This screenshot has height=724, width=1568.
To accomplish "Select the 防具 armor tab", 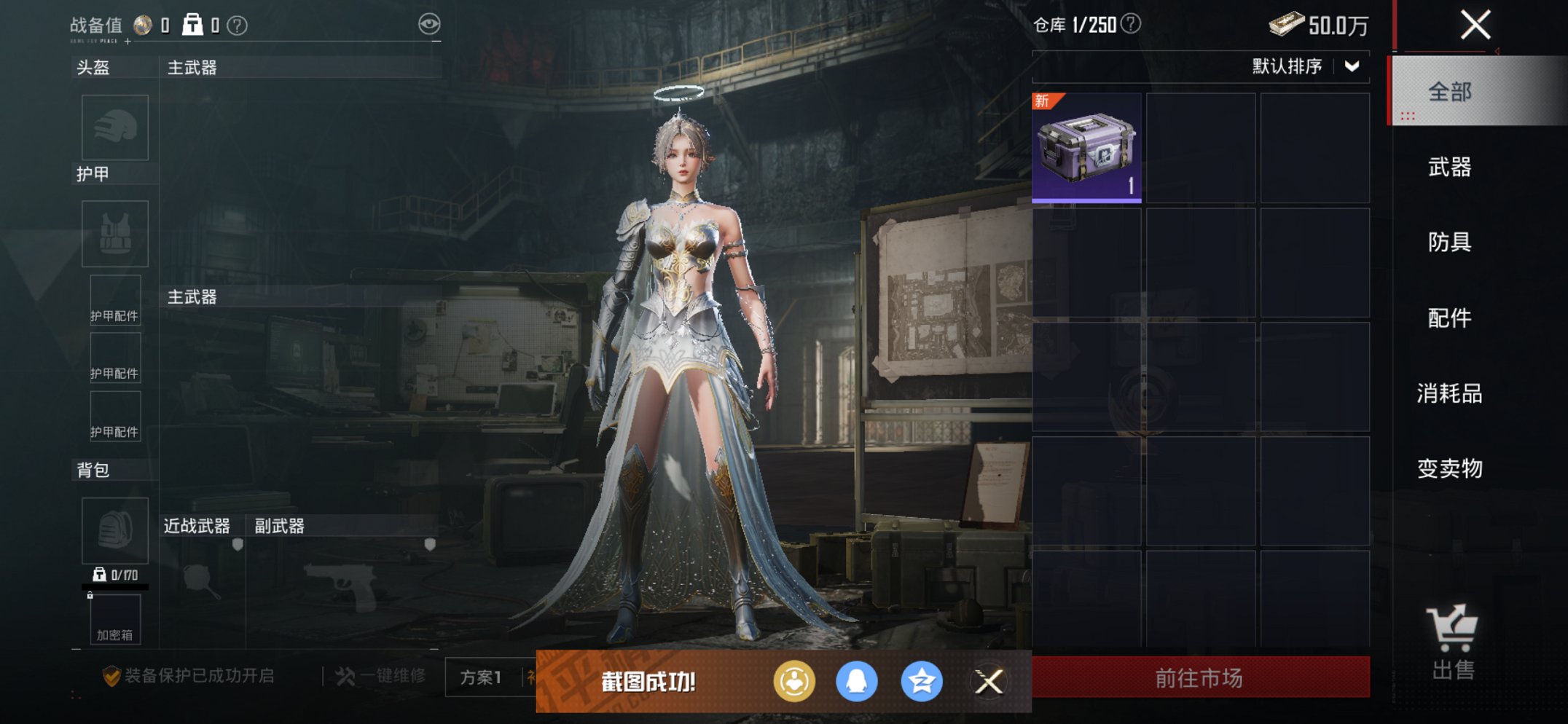I will click(1450, 242).
